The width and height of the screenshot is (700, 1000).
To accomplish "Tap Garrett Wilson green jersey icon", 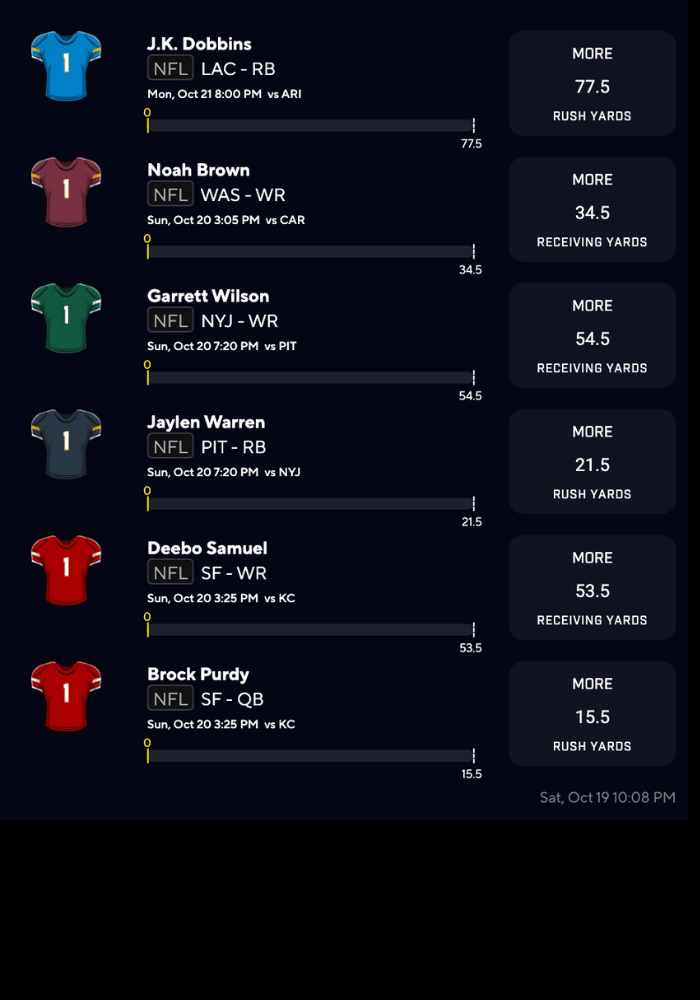I will (66, 317).
